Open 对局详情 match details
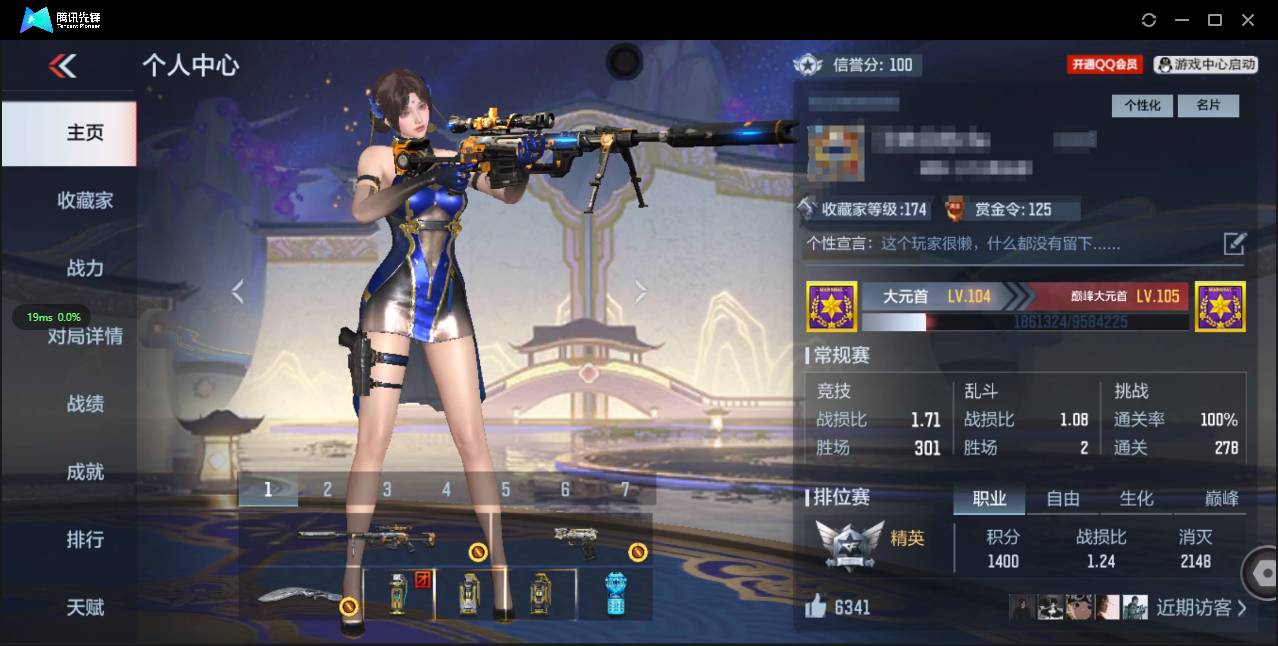1278x646 pixels. tap(85, 336)
